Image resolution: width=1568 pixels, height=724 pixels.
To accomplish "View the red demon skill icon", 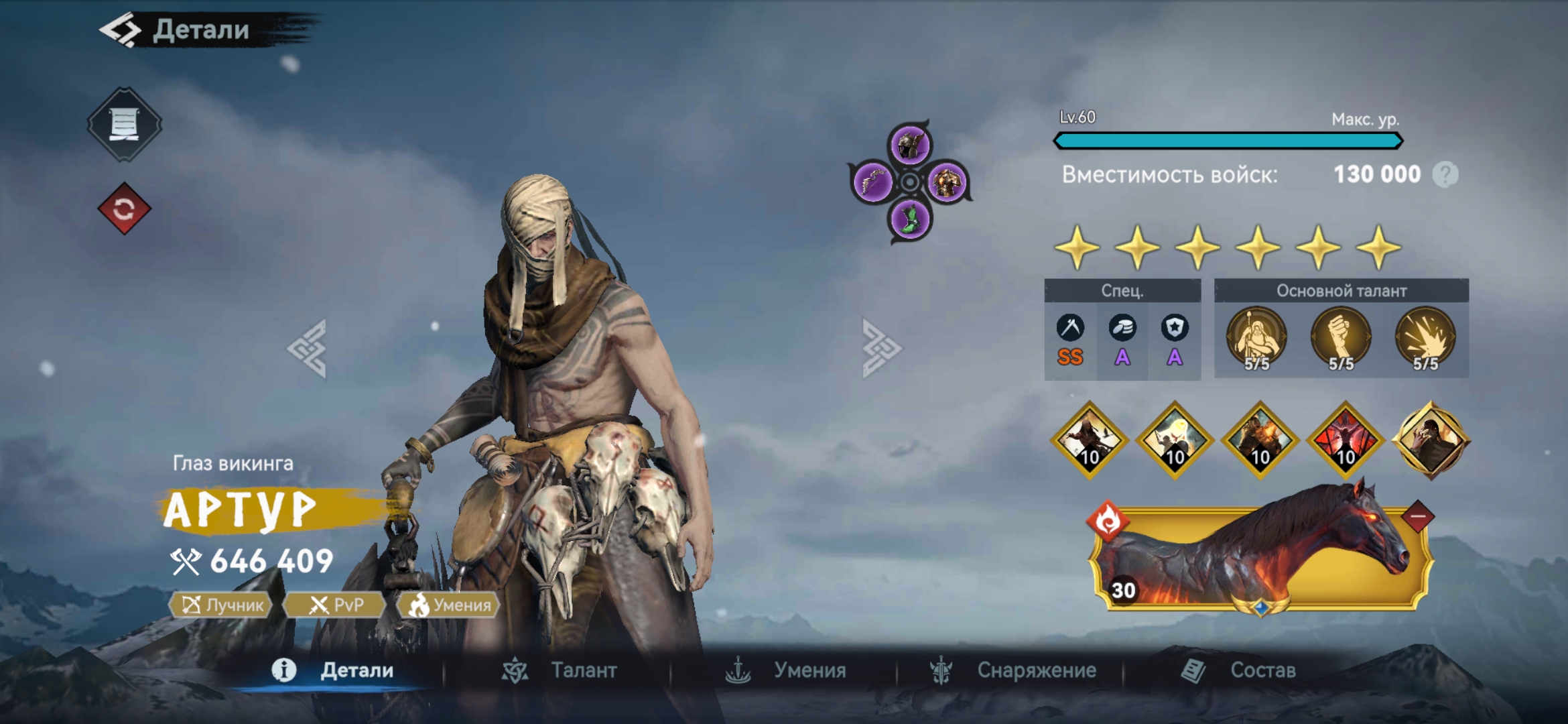I will [x=1346, y=440].
